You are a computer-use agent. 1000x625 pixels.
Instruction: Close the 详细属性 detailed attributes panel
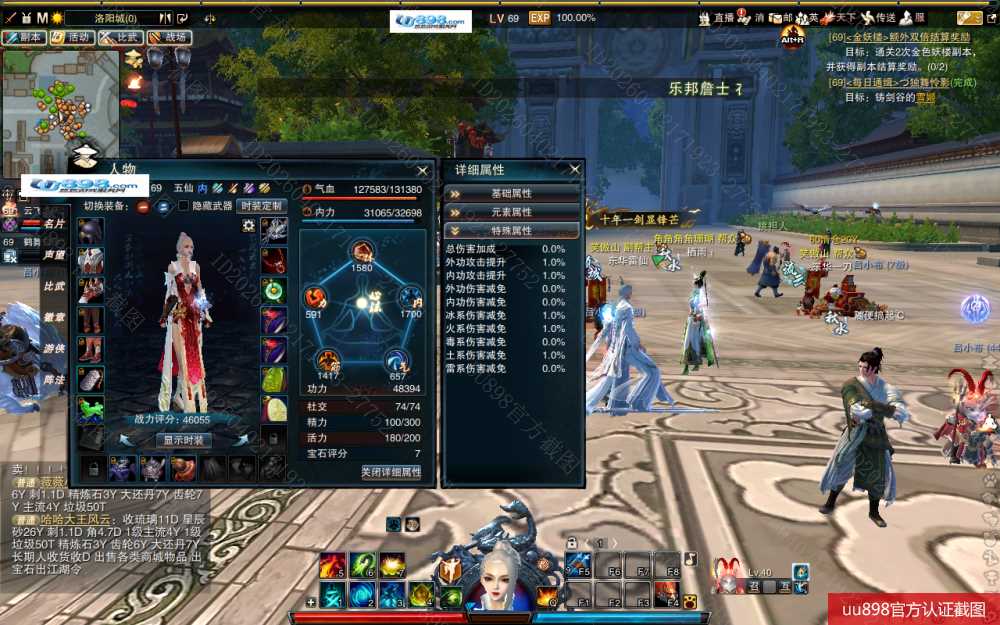coord(575,170)
